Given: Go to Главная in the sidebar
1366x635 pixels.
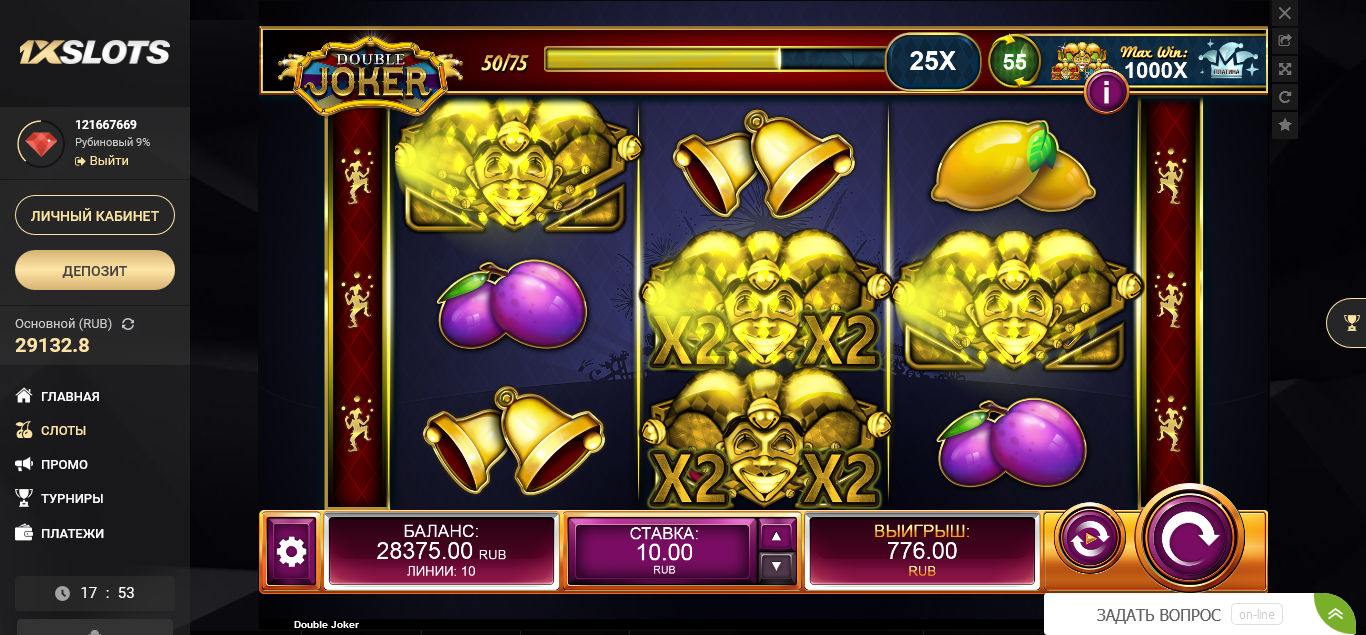Looking at the screenshot, I should click(x=70, y=396).
